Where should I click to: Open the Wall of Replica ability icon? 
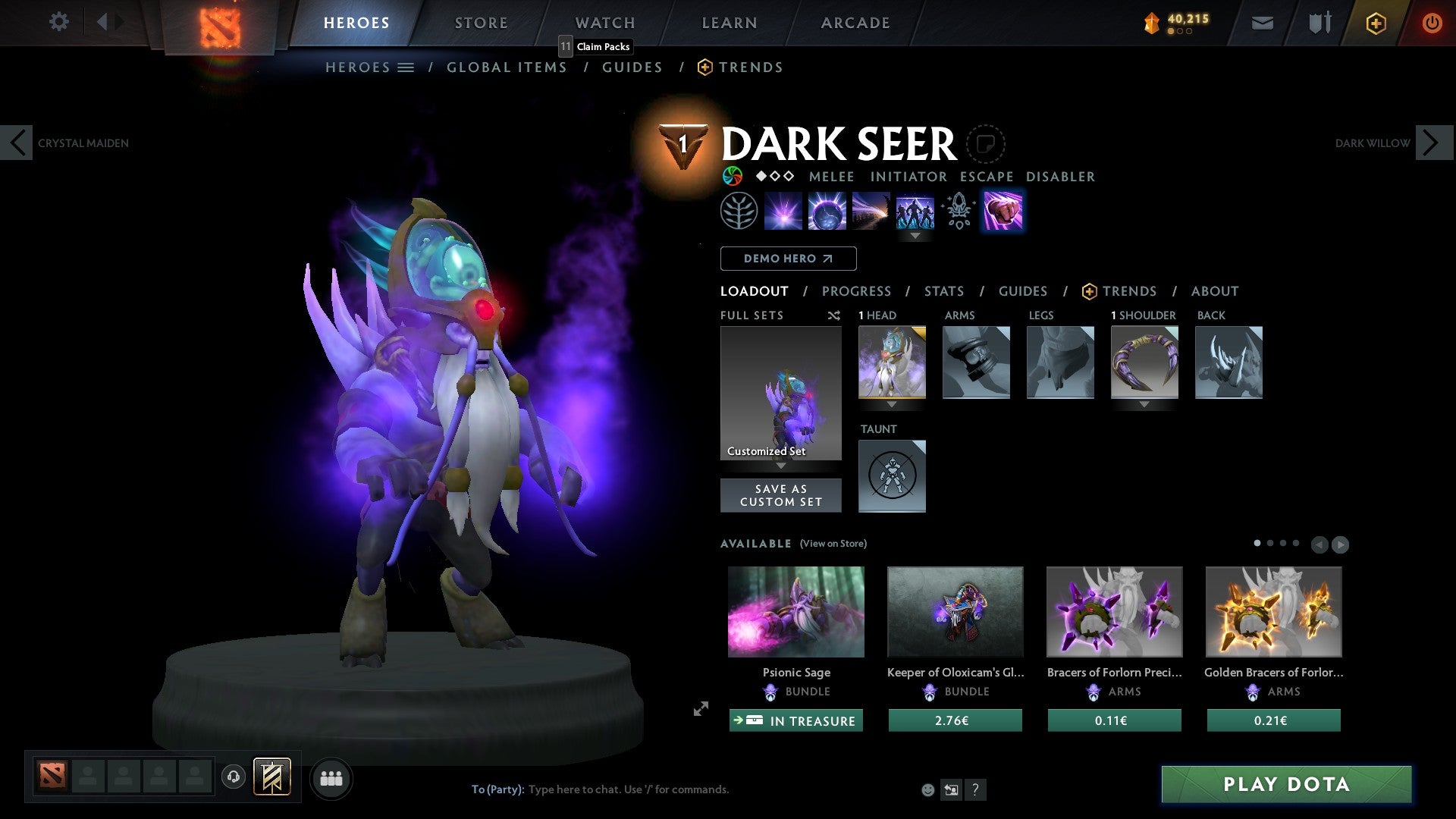click(915, 211)
